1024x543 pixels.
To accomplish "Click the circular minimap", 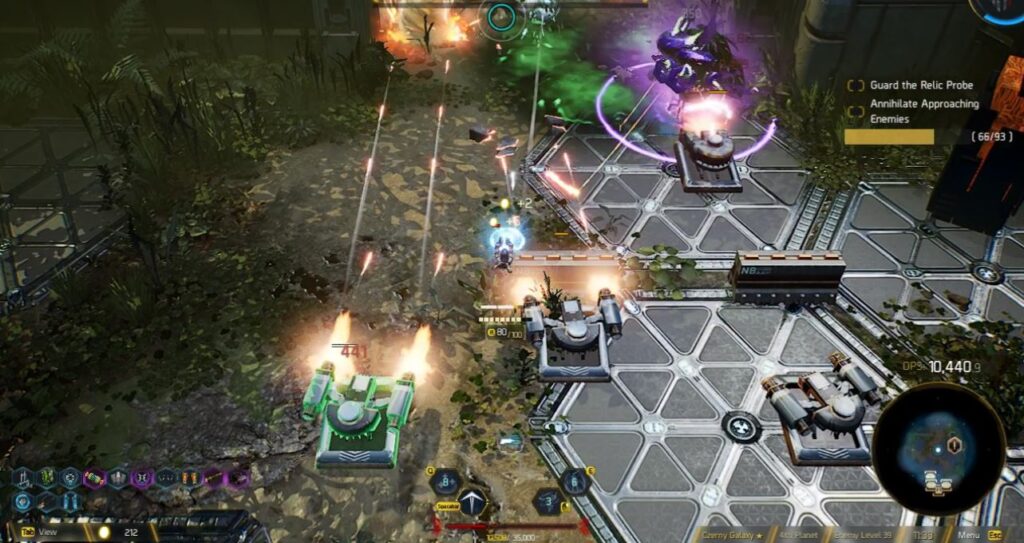I will [937, 450].
